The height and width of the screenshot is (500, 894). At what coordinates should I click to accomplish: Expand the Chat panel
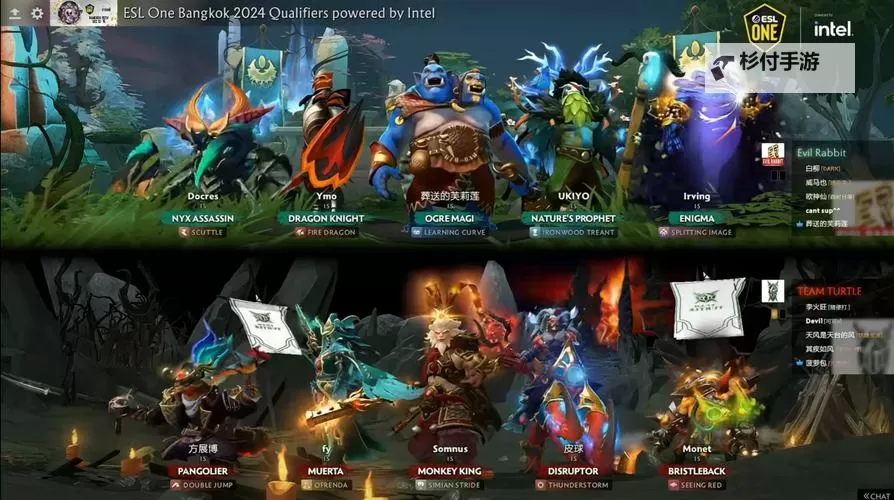coord(871,493)
